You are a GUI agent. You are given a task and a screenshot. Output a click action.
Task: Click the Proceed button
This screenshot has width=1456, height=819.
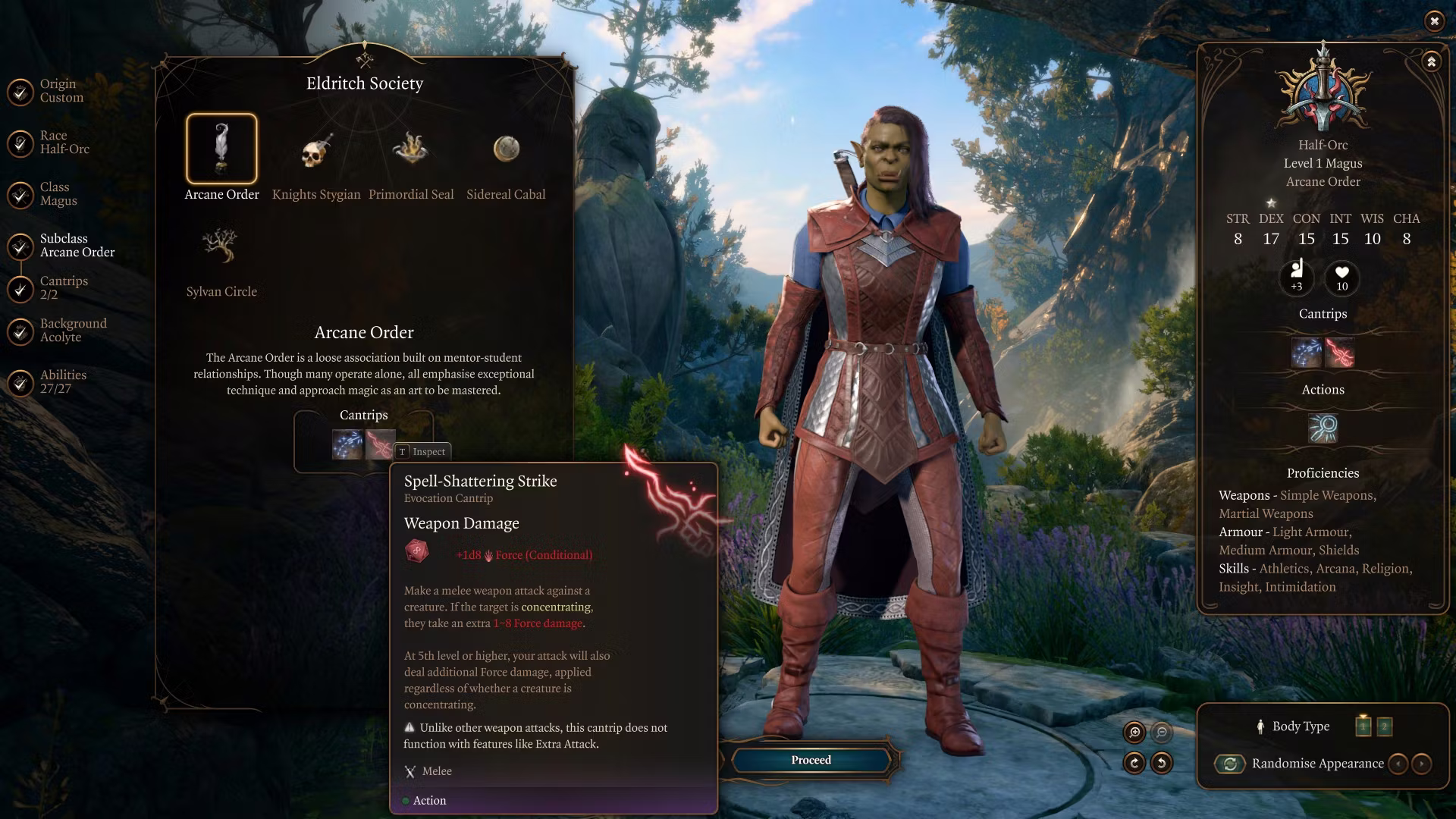click(x=811, y=760)
